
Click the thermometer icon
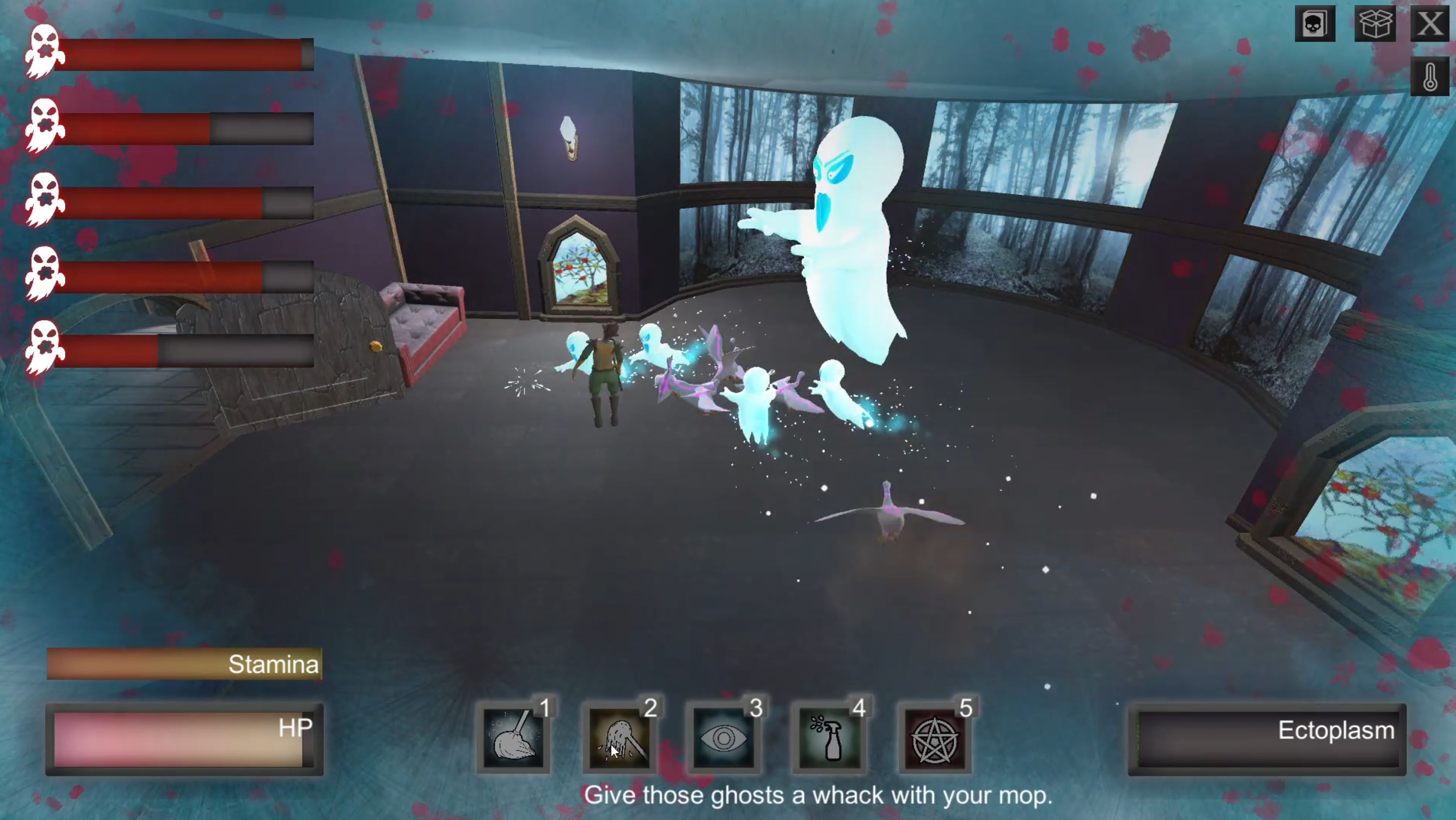pyautogui.click(x=1430, y=76)
